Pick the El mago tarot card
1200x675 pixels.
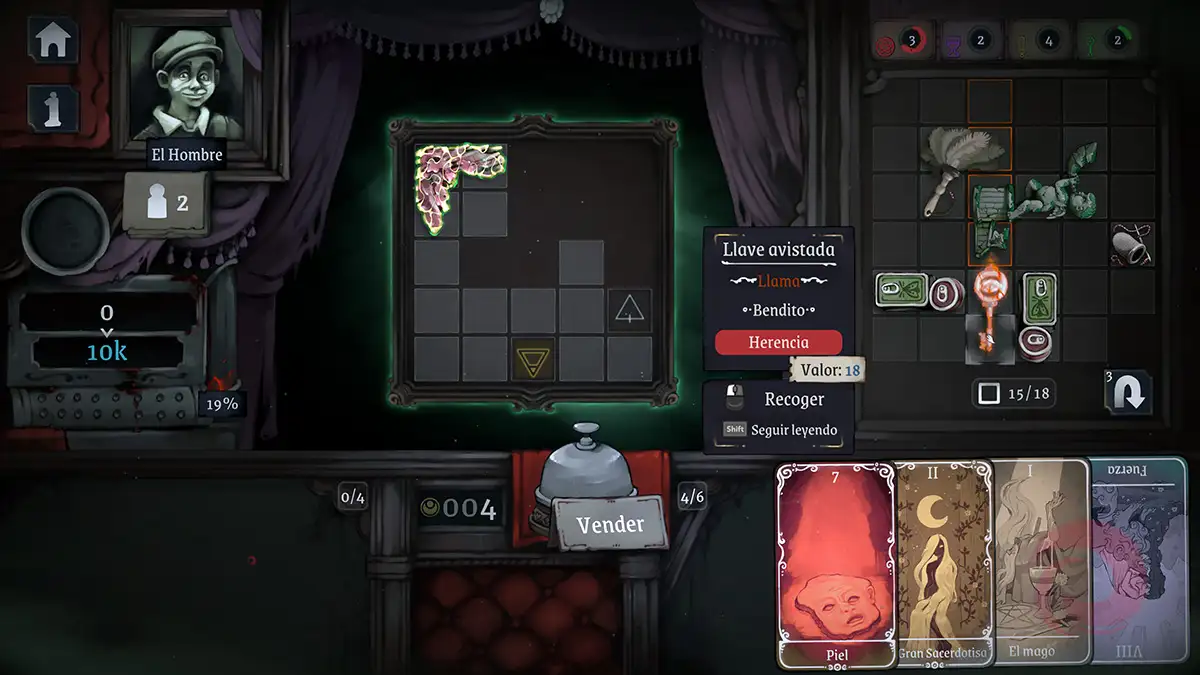(1040, 565)
